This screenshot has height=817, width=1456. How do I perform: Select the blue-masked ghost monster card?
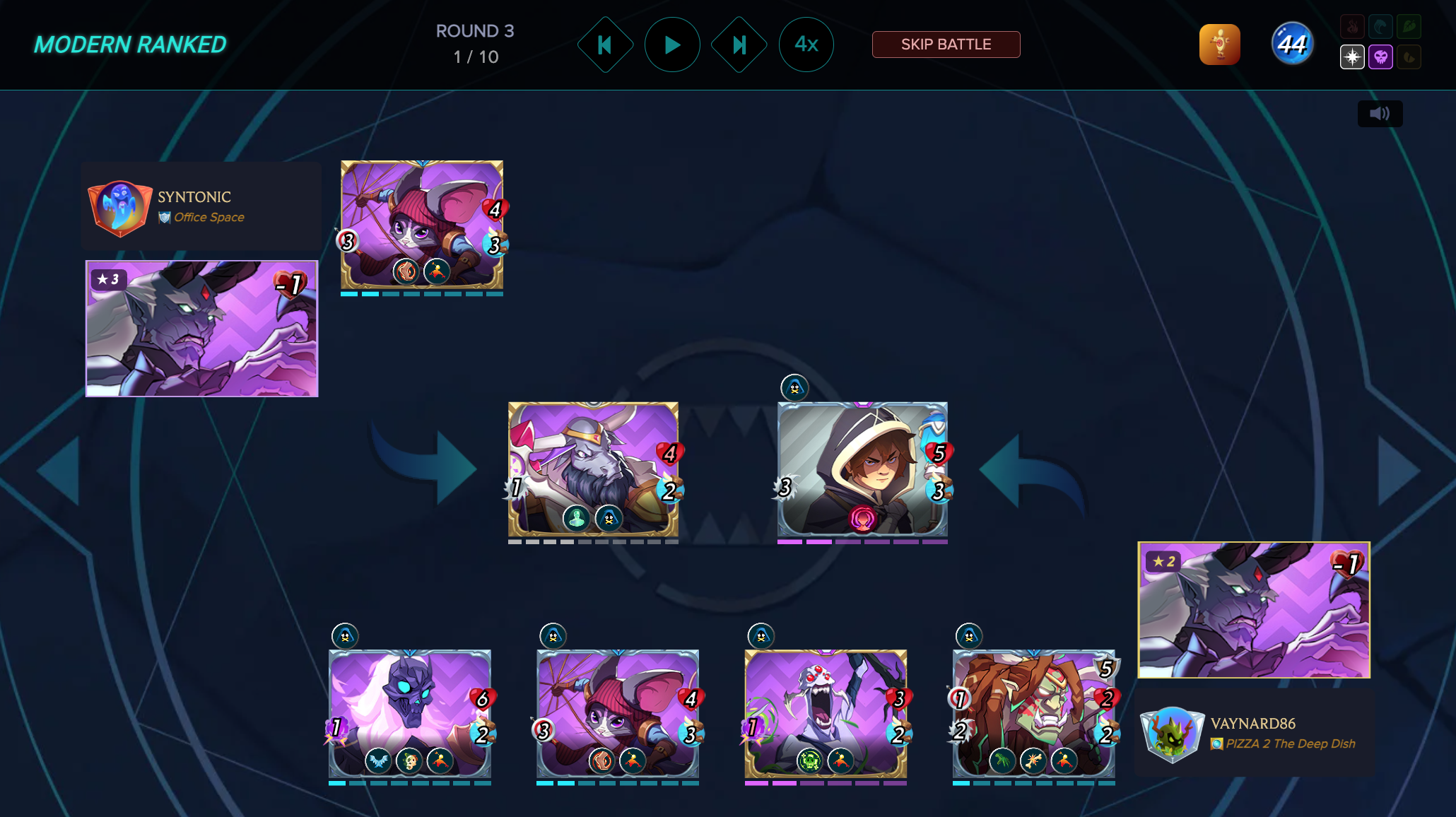tap(410, 712)
